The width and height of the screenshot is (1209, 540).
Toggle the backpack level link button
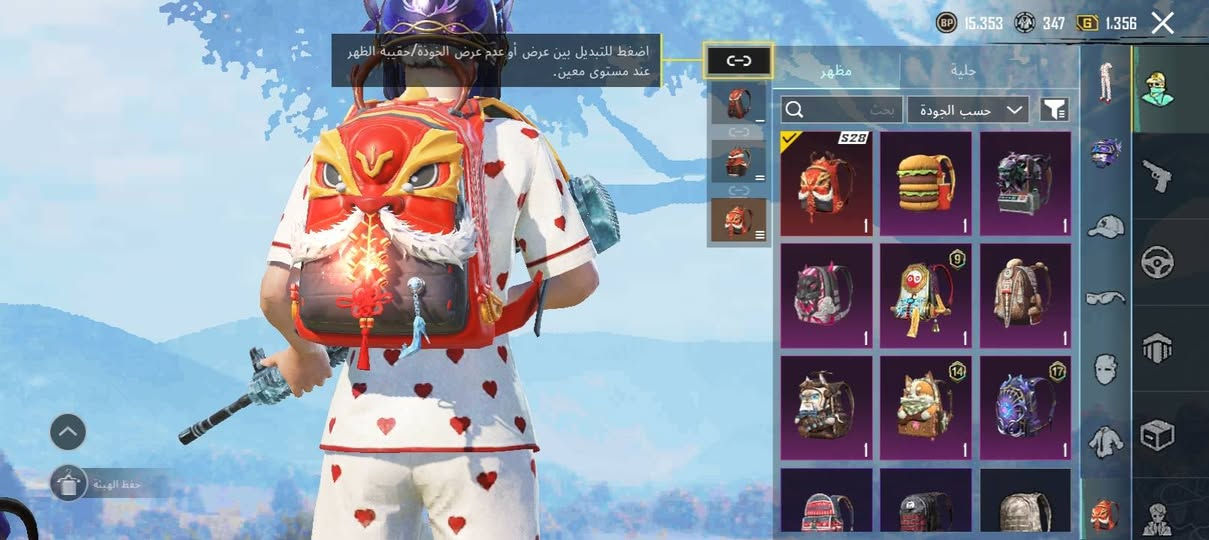click(x=738, y=62)
